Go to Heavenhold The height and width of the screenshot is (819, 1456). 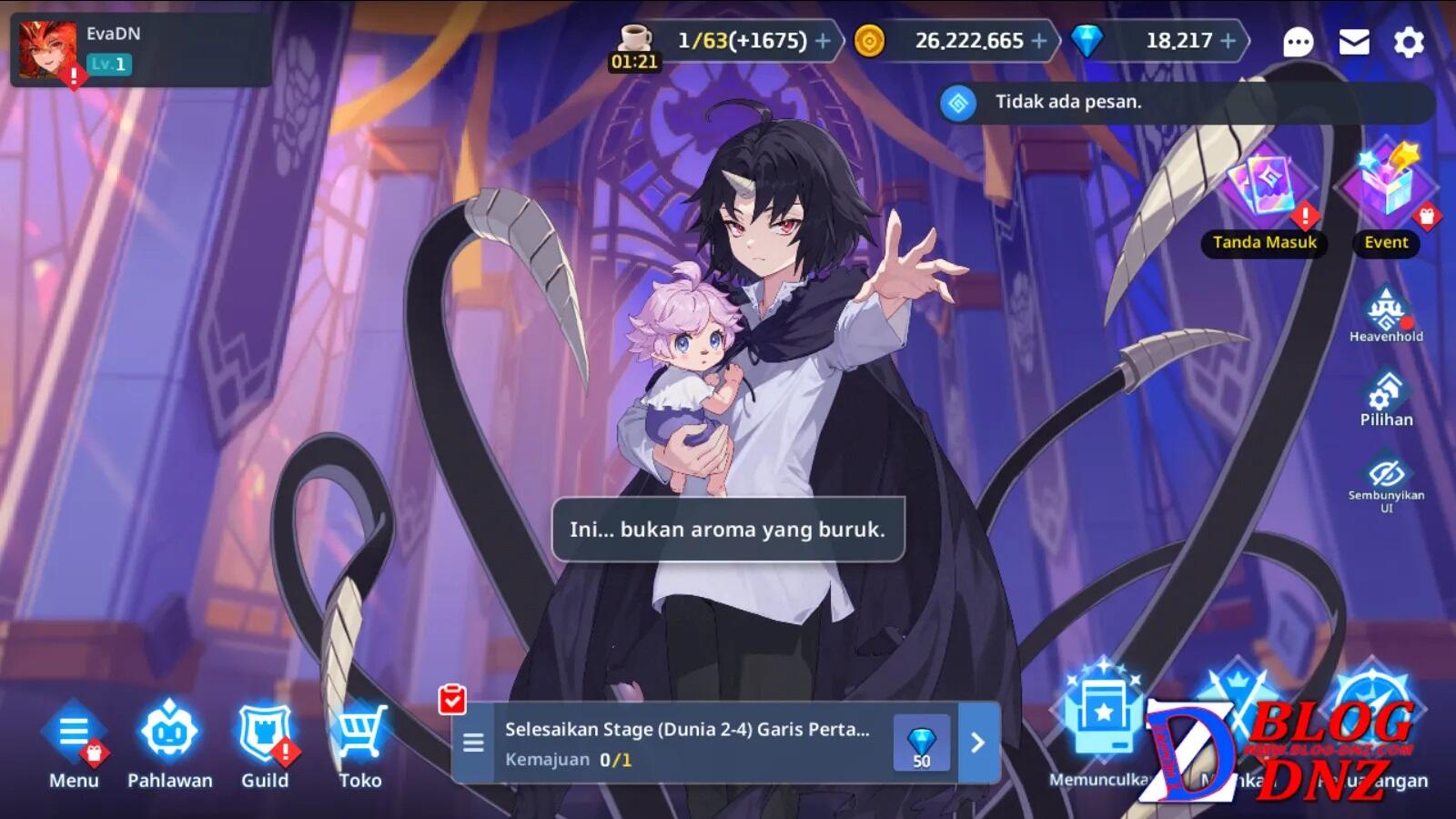[1385, 315]
